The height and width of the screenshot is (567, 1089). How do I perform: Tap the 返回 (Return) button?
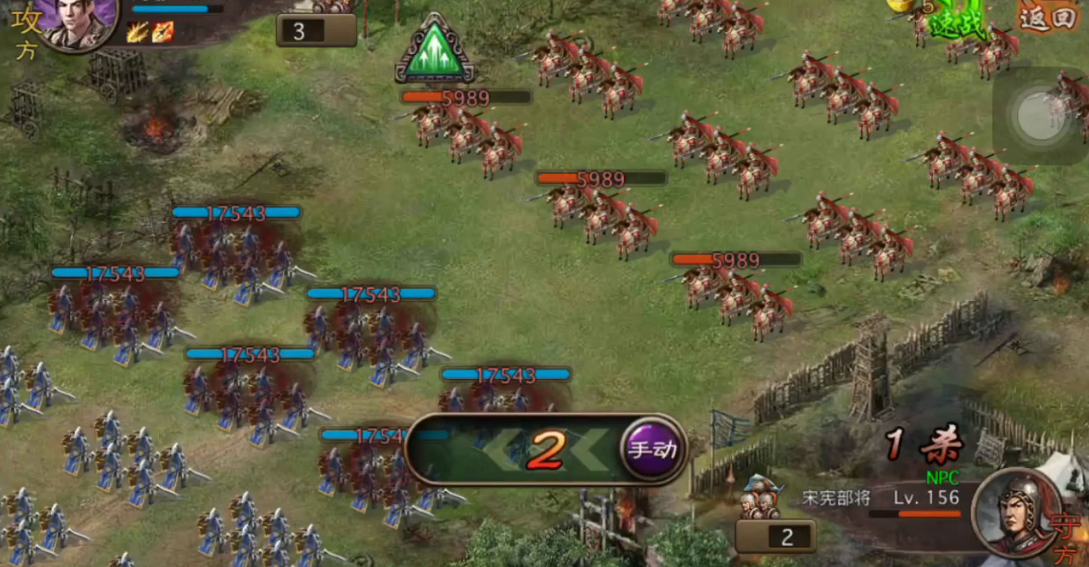click(x=1047, y=17)
